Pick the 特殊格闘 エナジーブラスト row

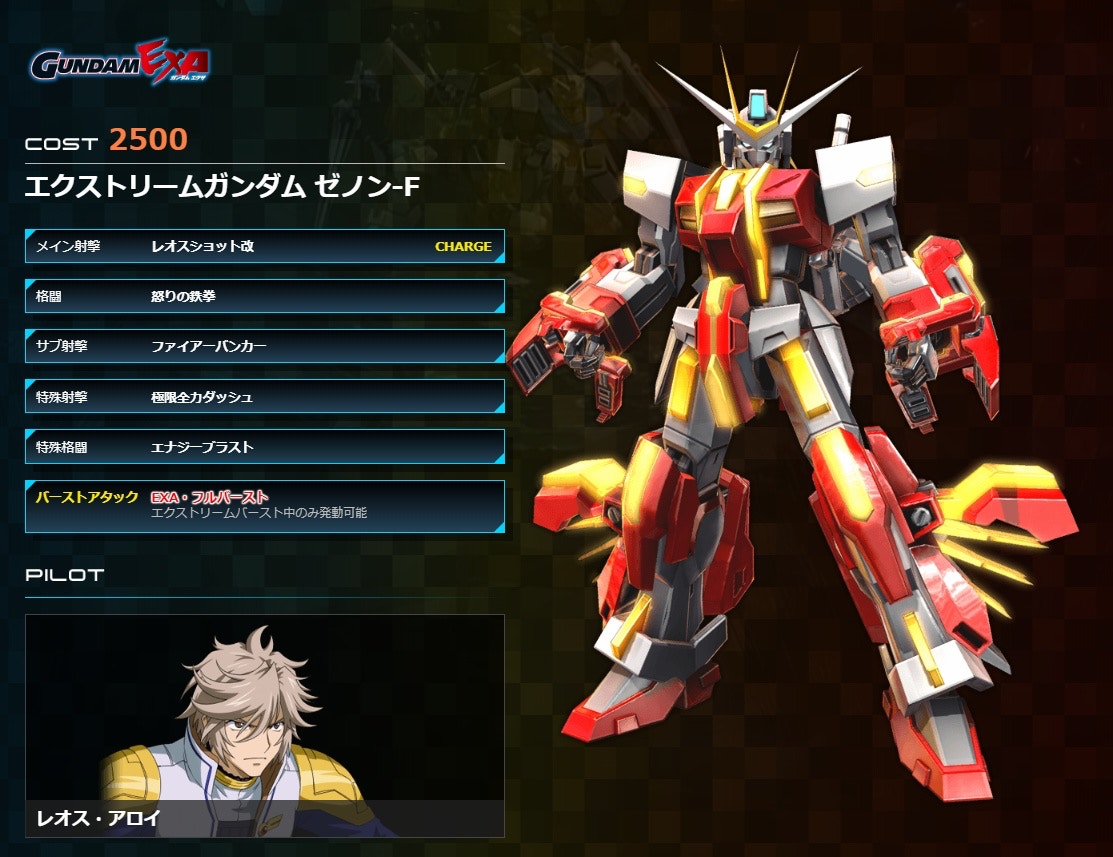[x=264, y=447]
